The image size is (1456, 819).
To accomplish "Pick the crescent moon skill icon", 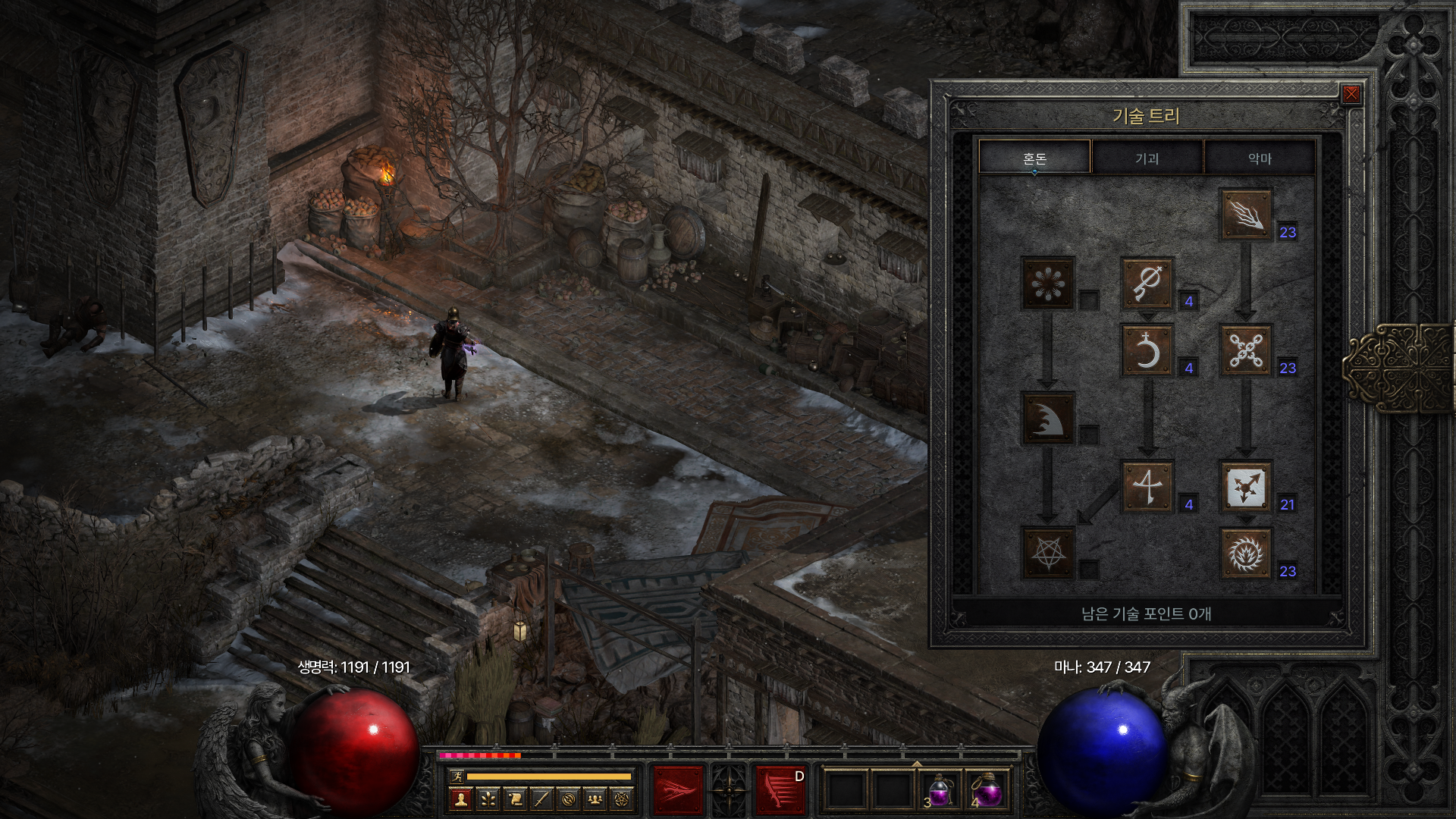I will click(1147, 350).
